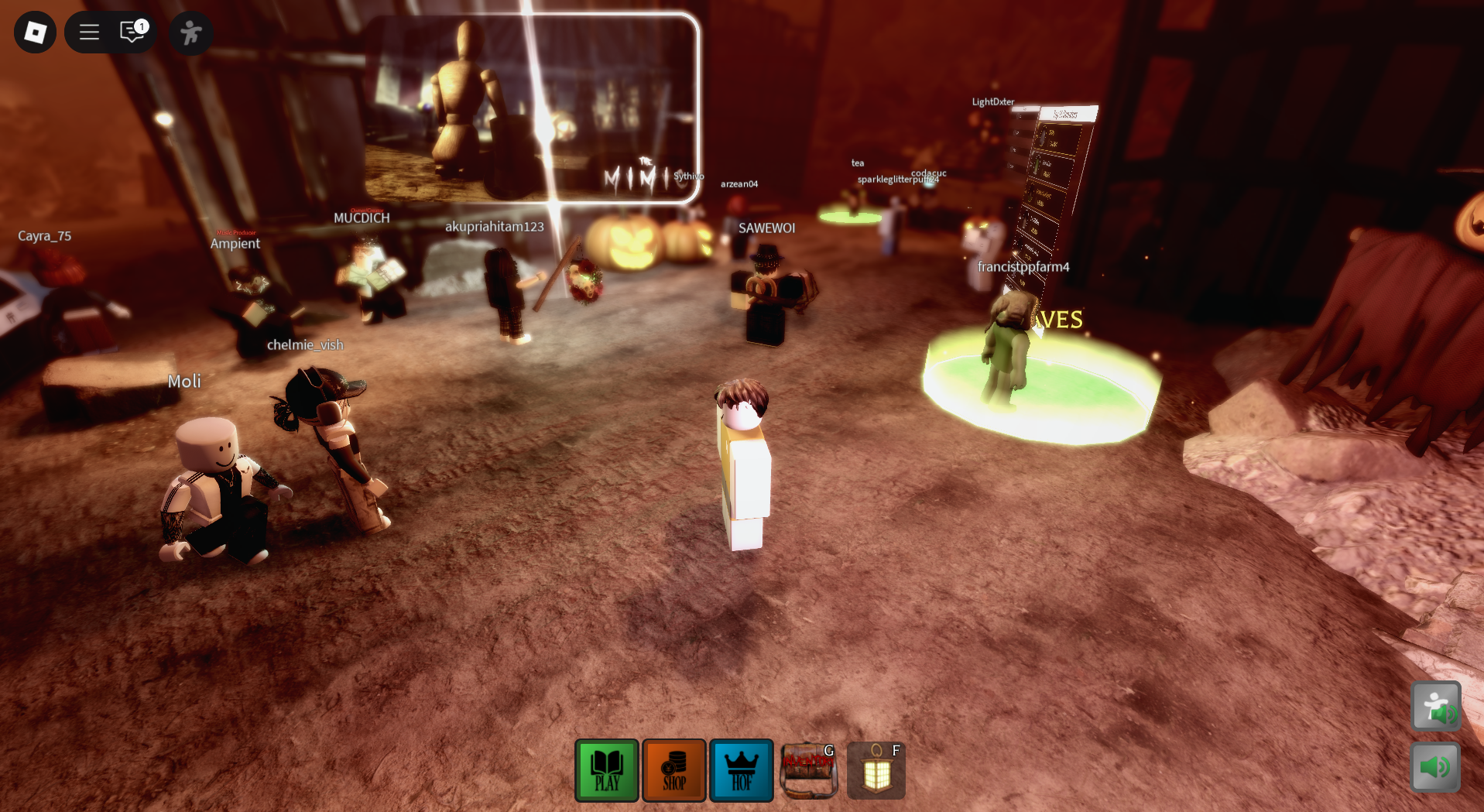Image resolution: width=1484 pixels, height=812 pixels.
Task: Click the green PLAY book button
Action: [607, 770]
